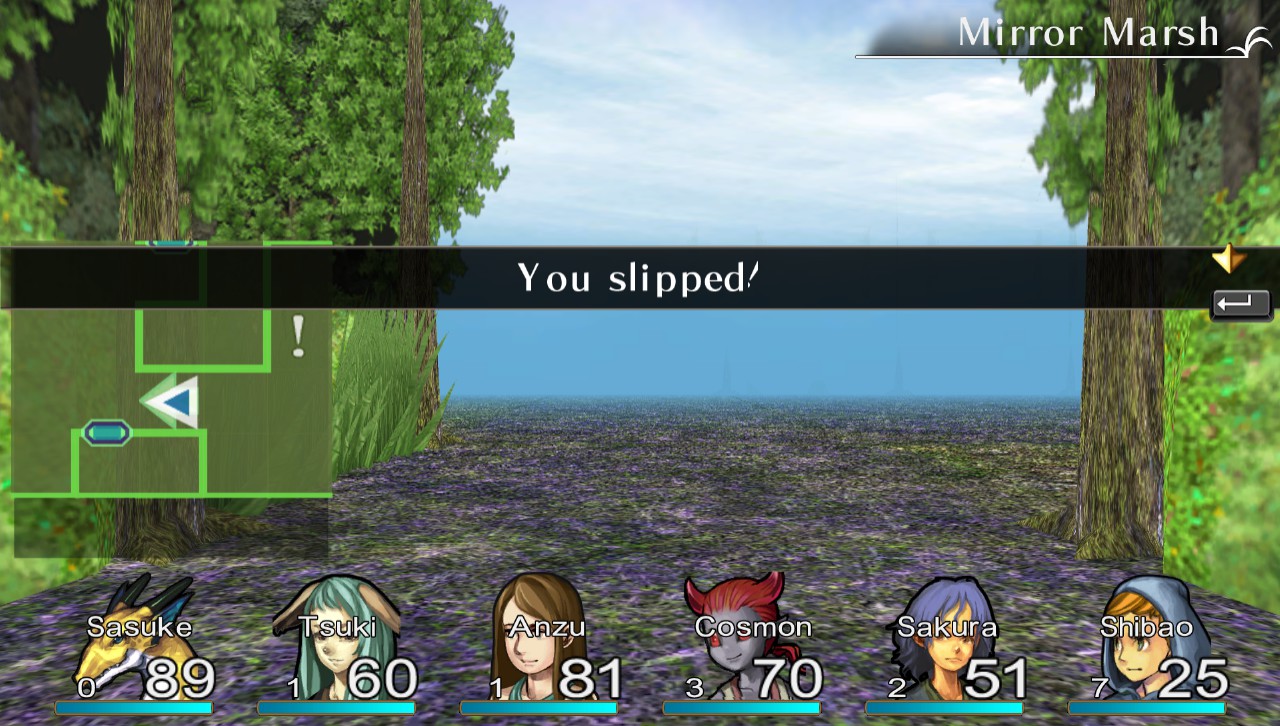Choose Tsuki in the party bar
Screen dimensions: 1280x726
(337, 645)
